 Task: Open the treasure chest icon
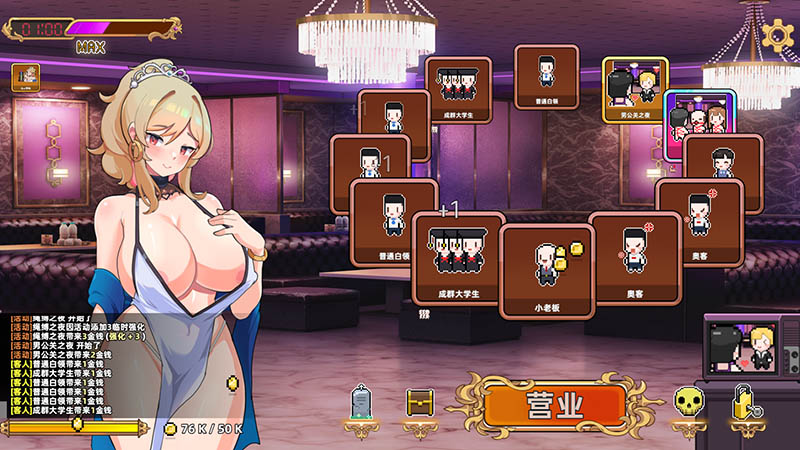click(420, 403)
